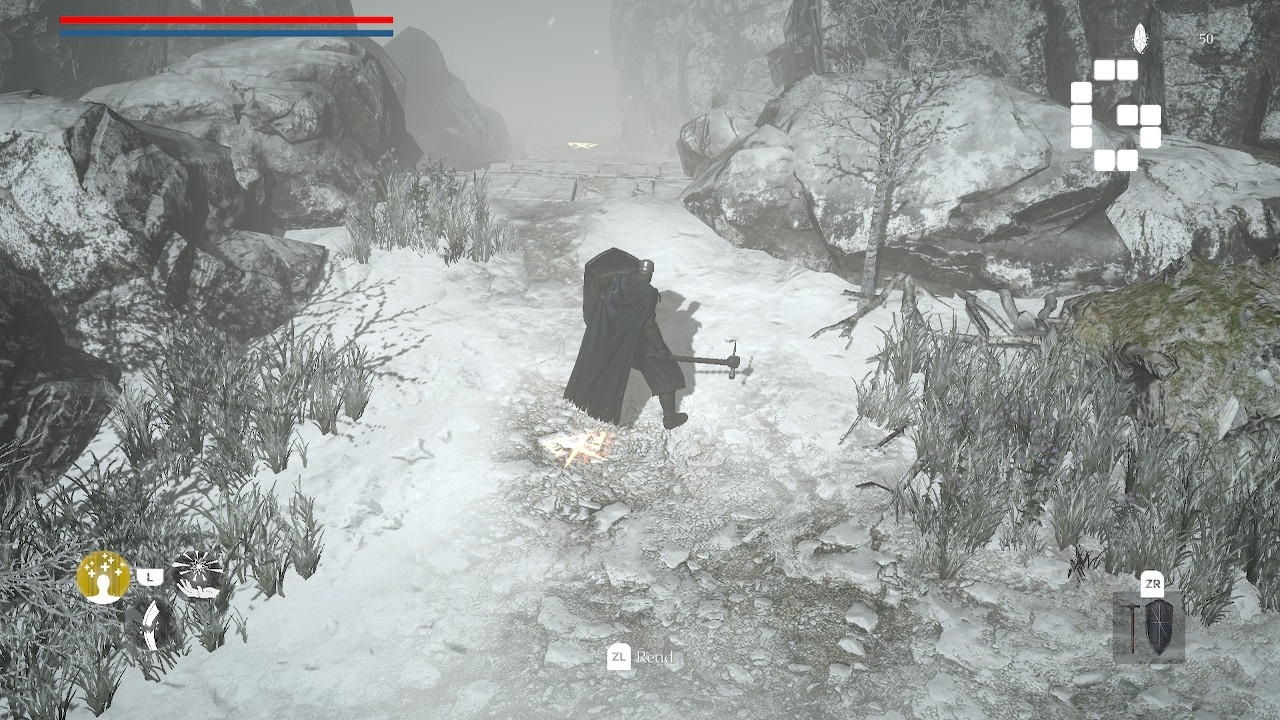Click the L button prompt icon

pos(150,575)
